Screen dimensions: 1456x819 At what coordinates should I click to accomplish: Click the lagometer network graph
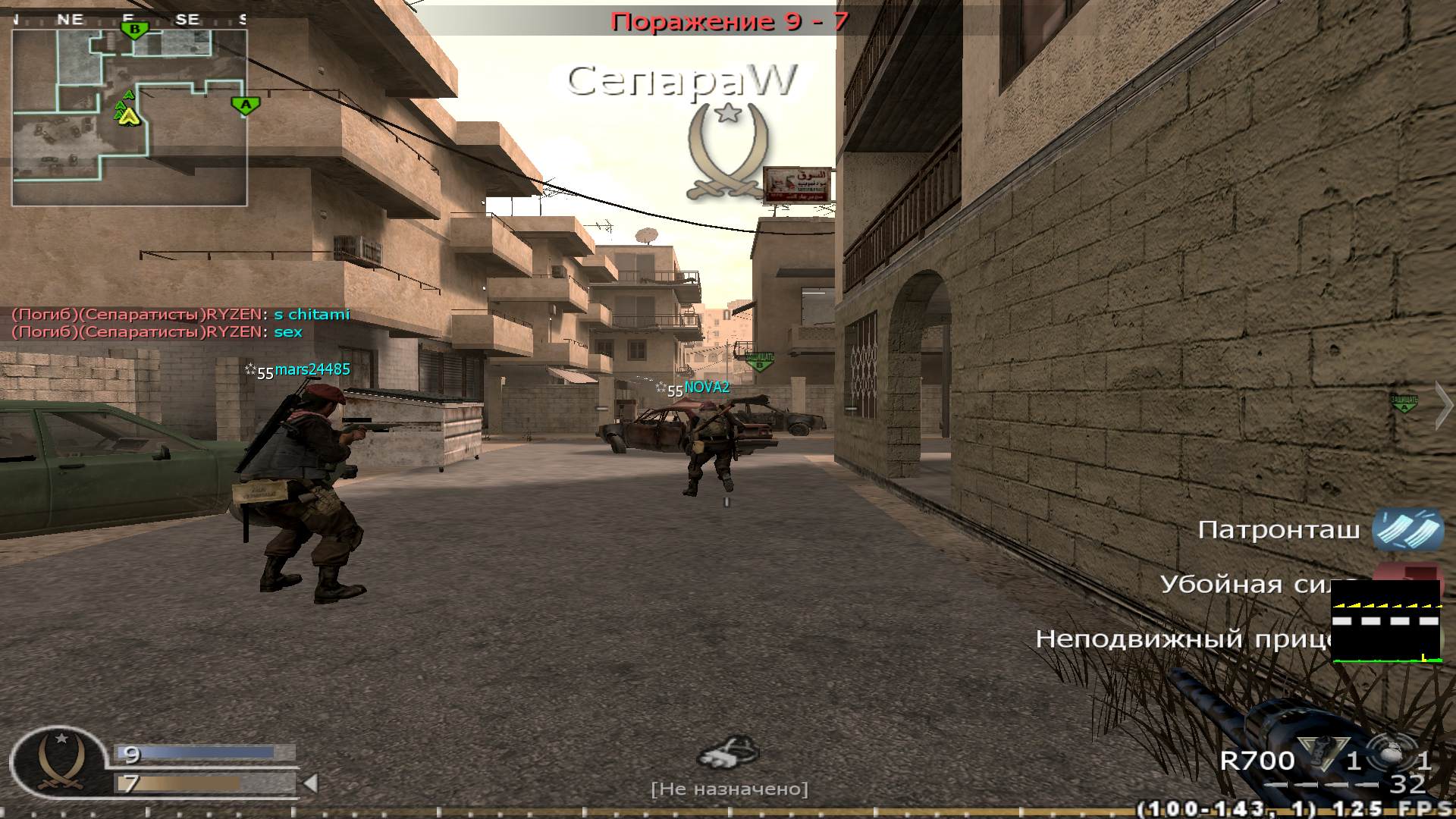click(1385, 622)
